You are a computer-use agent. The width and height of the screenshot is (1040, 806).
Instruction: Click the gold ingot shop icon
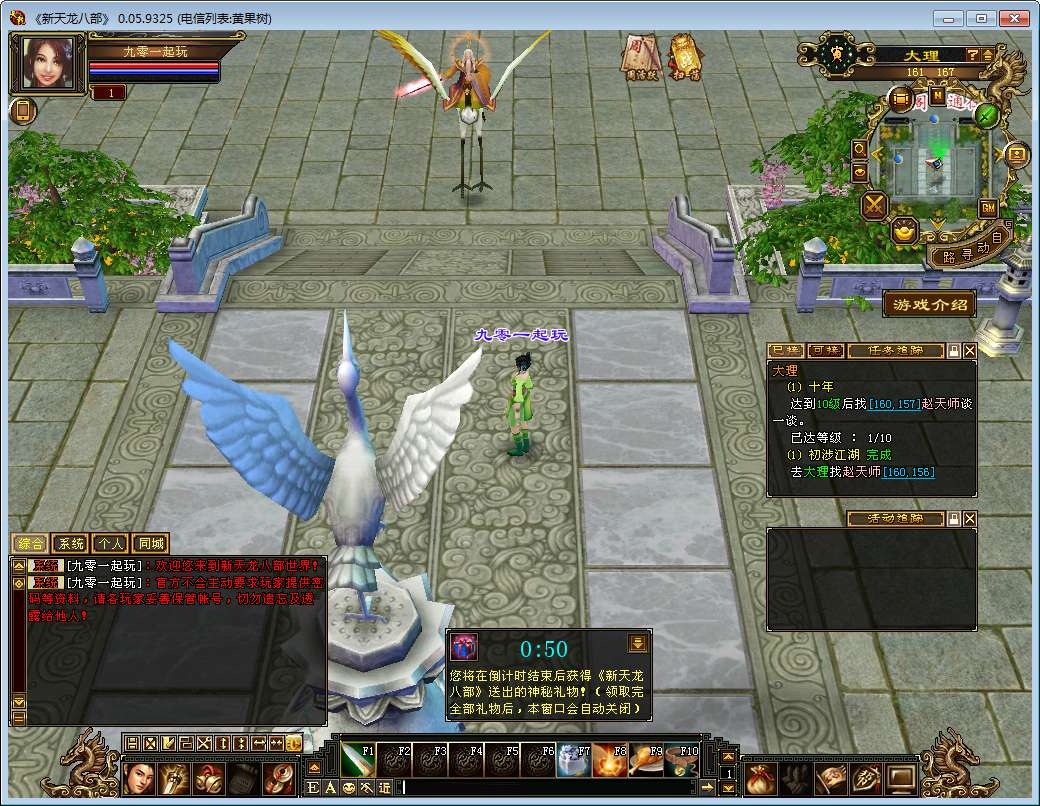click(x=905, y=232)
